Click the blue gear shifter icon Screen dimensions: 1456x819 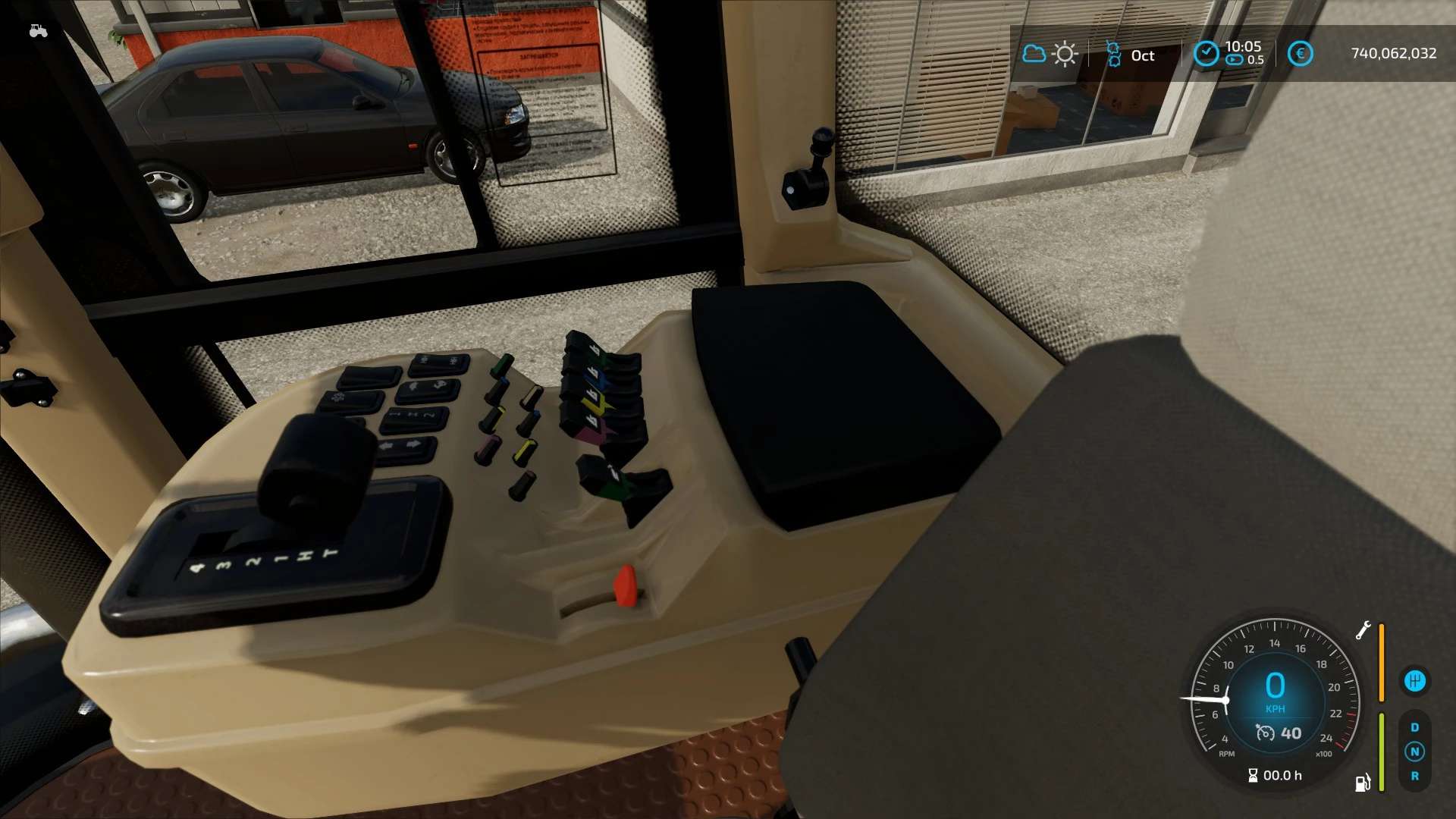tap(1414, 681)
